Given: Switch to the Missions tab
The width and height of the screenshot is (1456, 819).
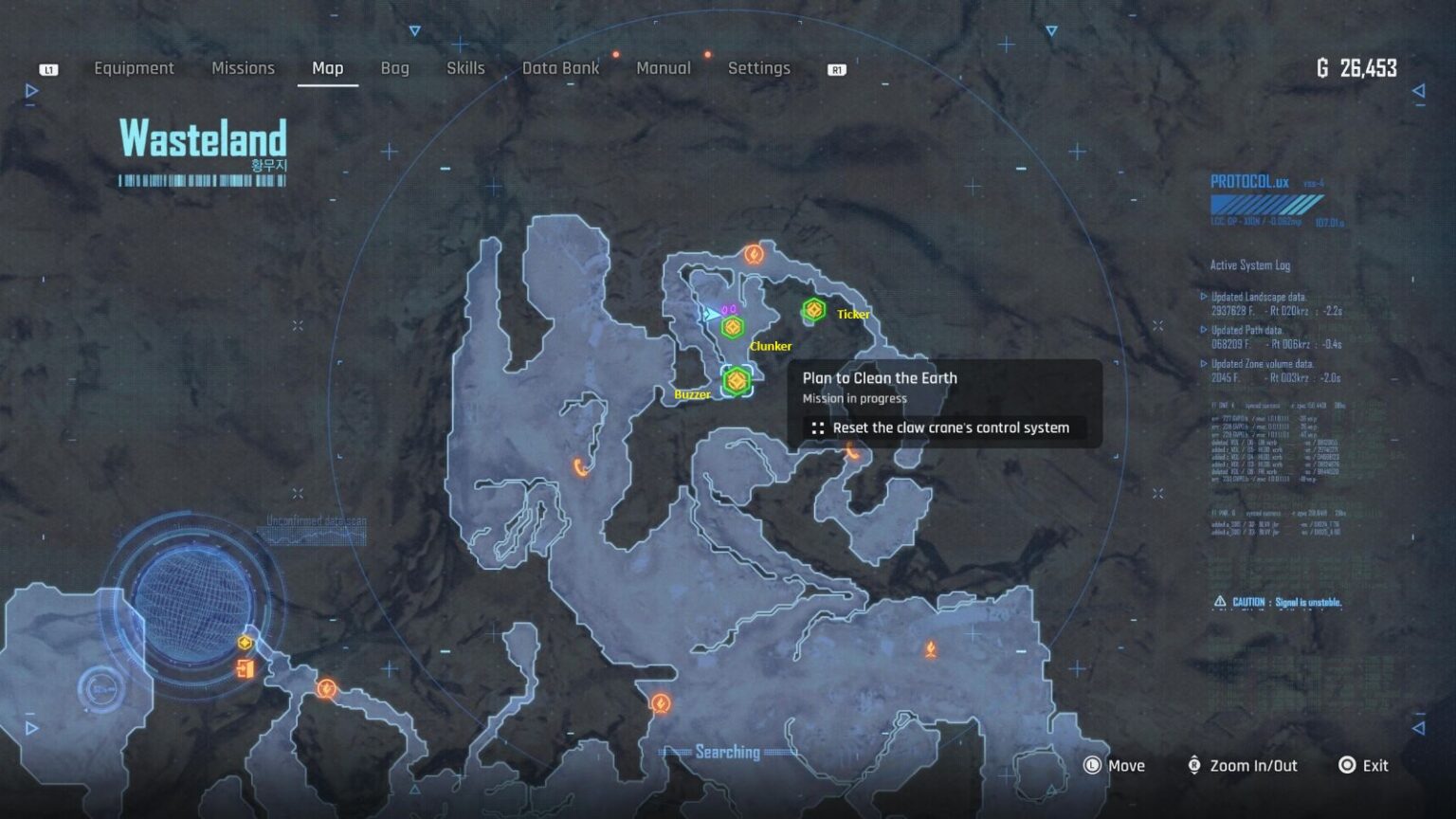Looking at the screenshot, I should coord(243,68).
